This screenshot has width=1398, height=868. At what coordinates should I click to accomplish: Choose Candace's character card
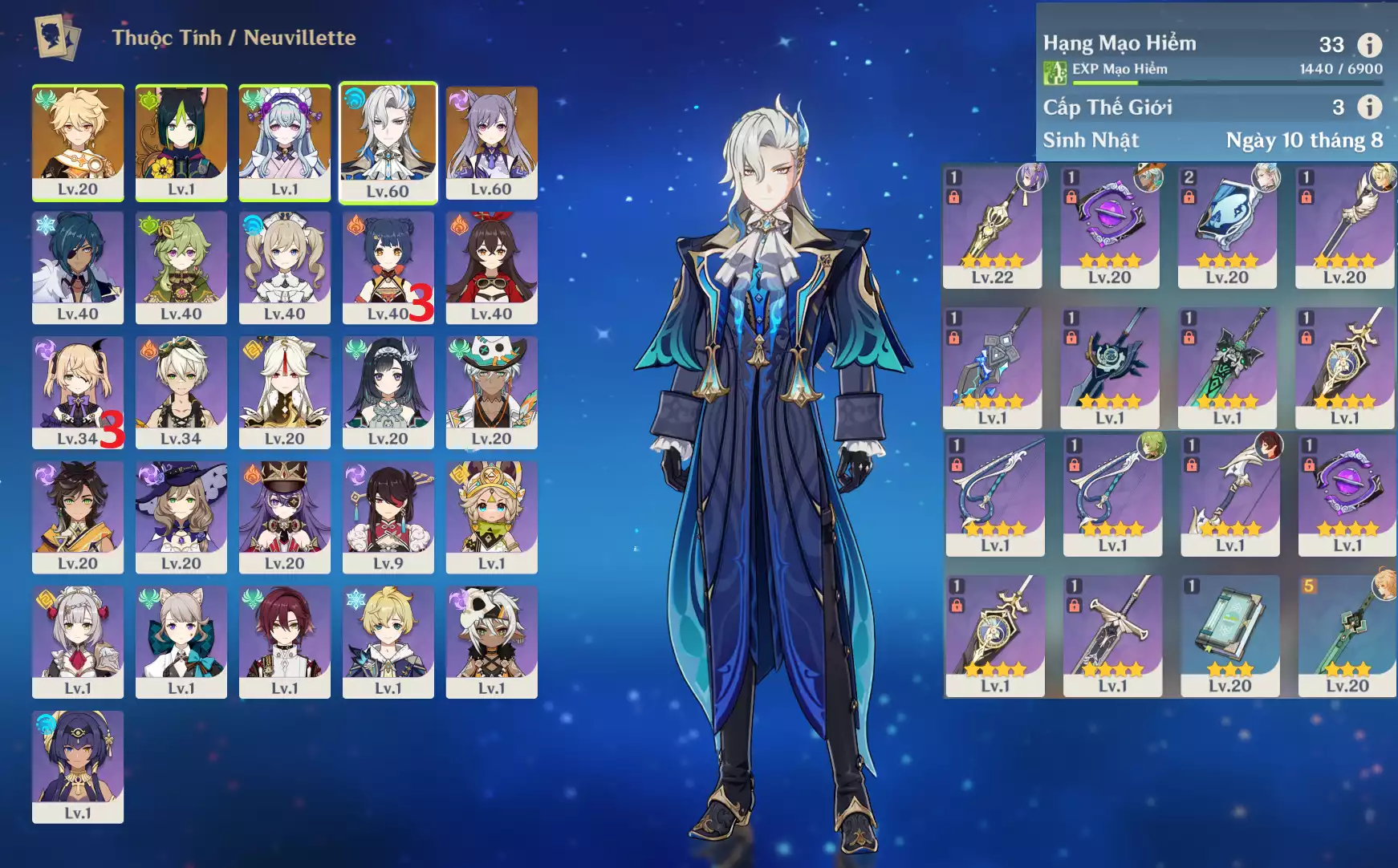78,766
